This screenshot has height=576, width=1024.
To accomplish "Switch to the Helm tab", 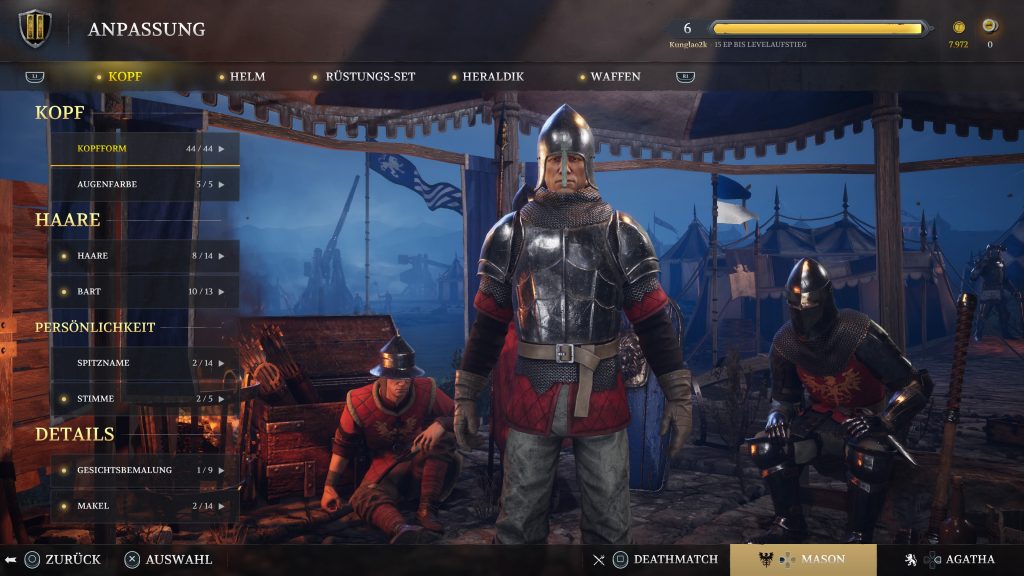I will [x=246, y=77].
